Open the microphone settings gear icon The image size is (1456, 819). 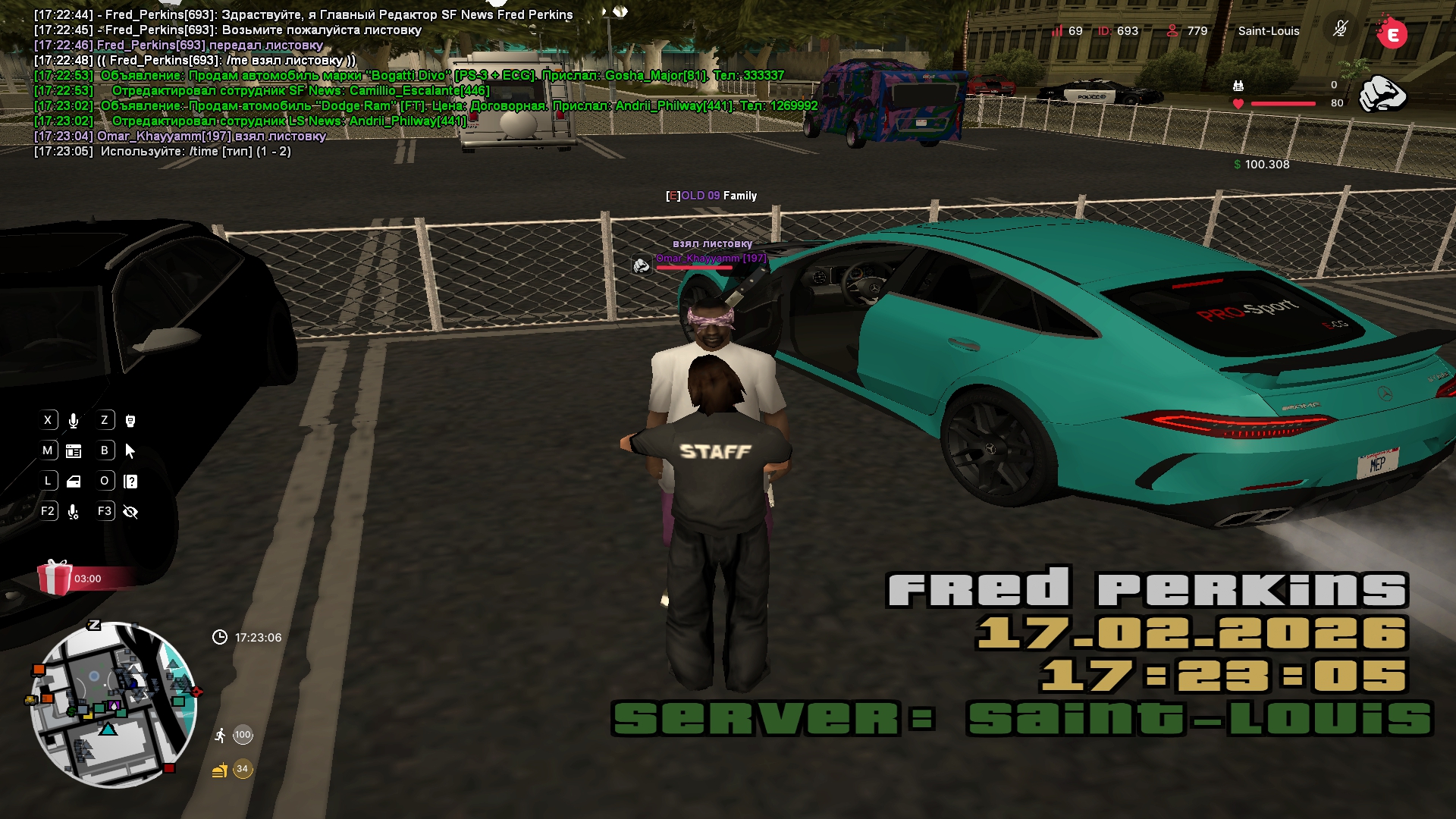click(x=74, y=512)
